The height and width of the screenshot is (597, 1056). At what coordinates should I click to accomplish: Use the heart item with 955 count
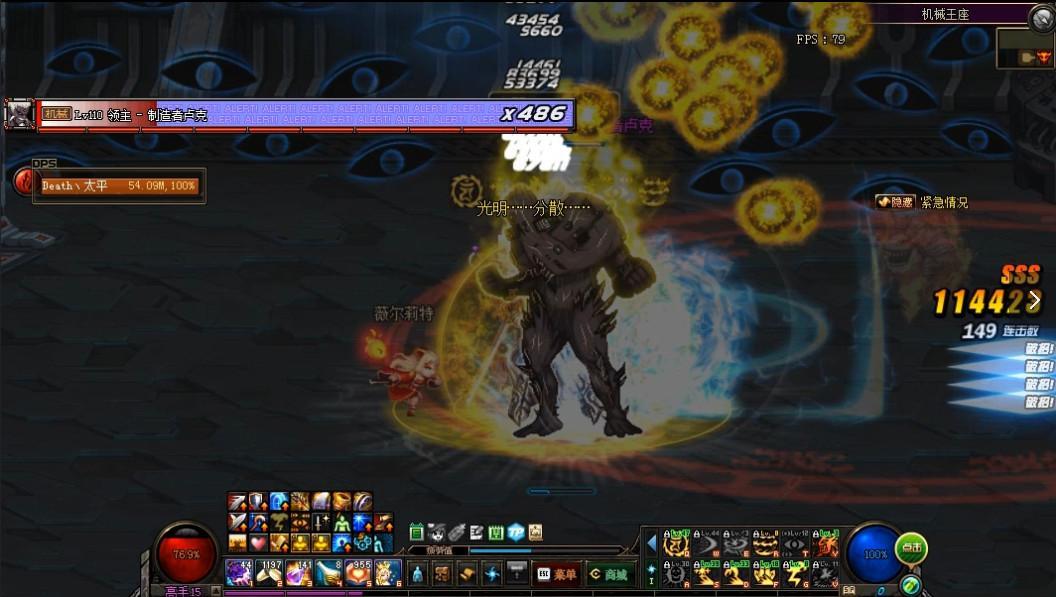click(358, 573)
